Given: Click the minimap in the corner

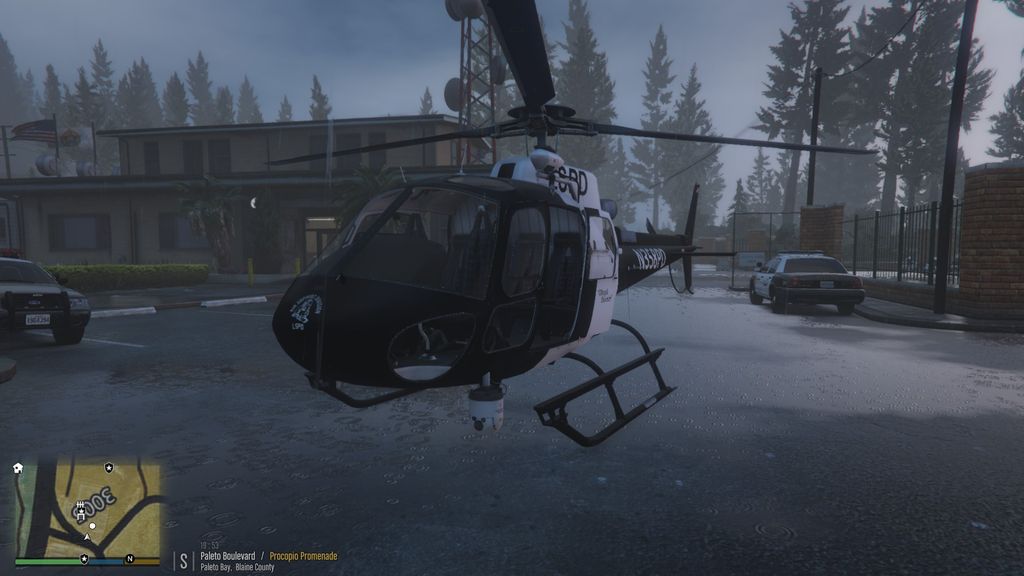Looking at the screenshot, I should pos(87,510).
